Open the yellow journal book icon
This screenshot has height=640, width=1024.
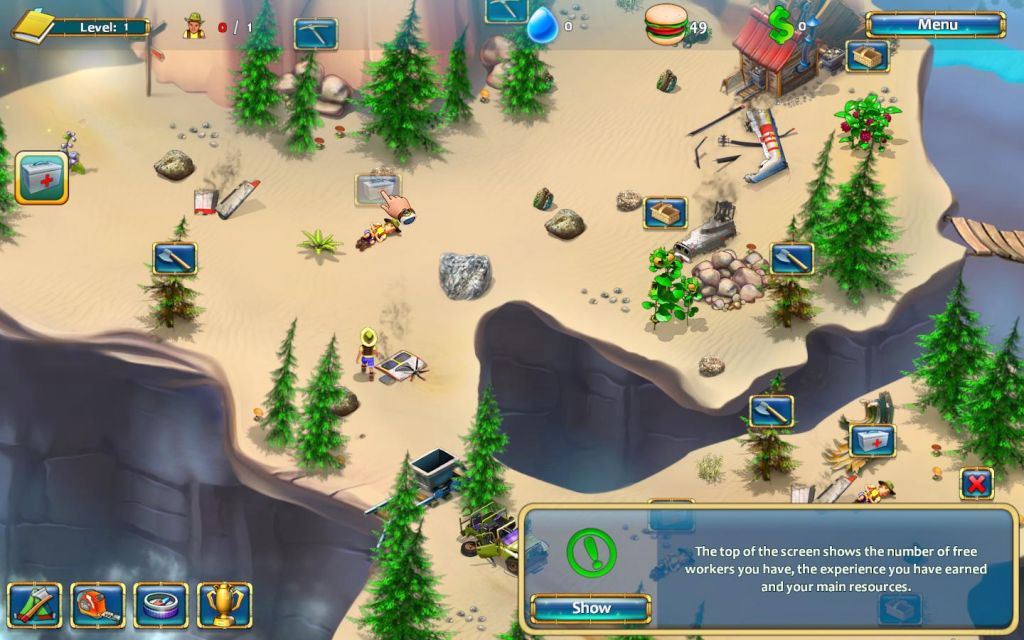coord(34,25)
